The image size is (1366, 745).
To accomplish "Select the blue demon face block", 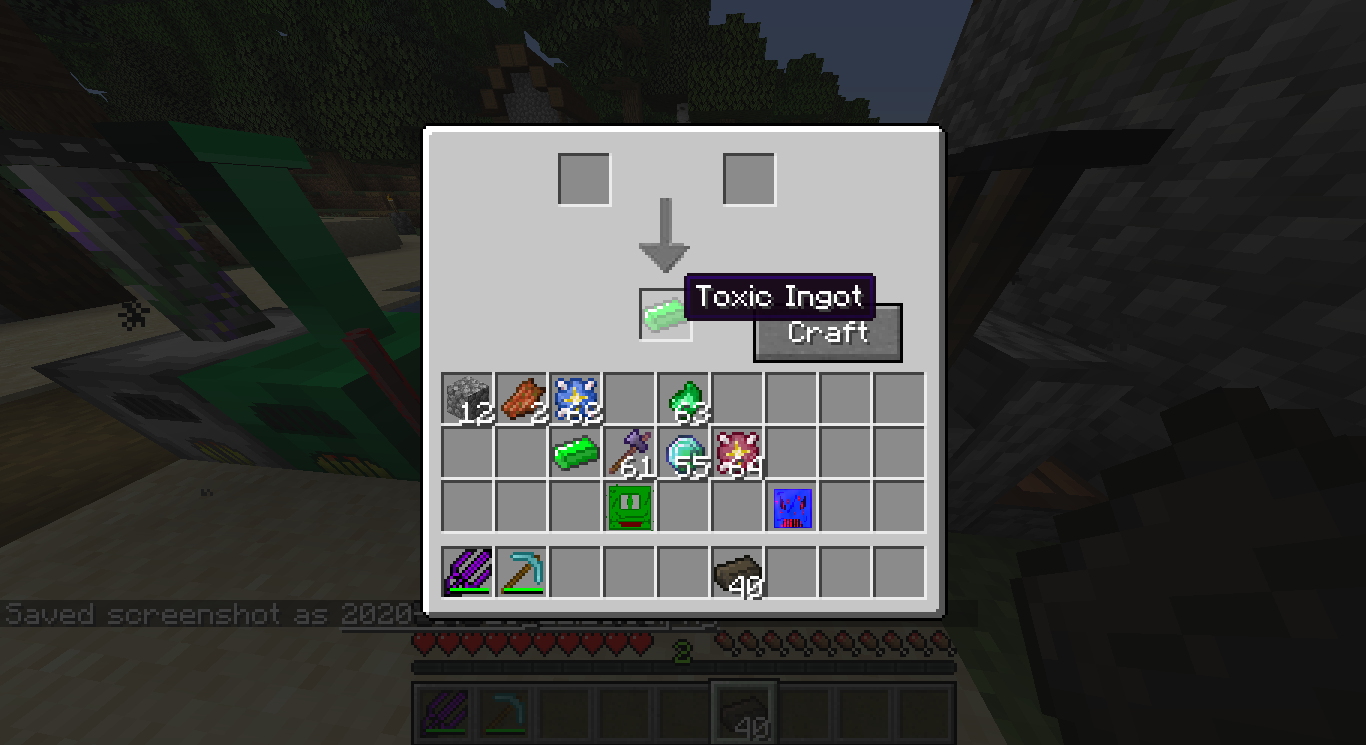I will pos(792,507).
